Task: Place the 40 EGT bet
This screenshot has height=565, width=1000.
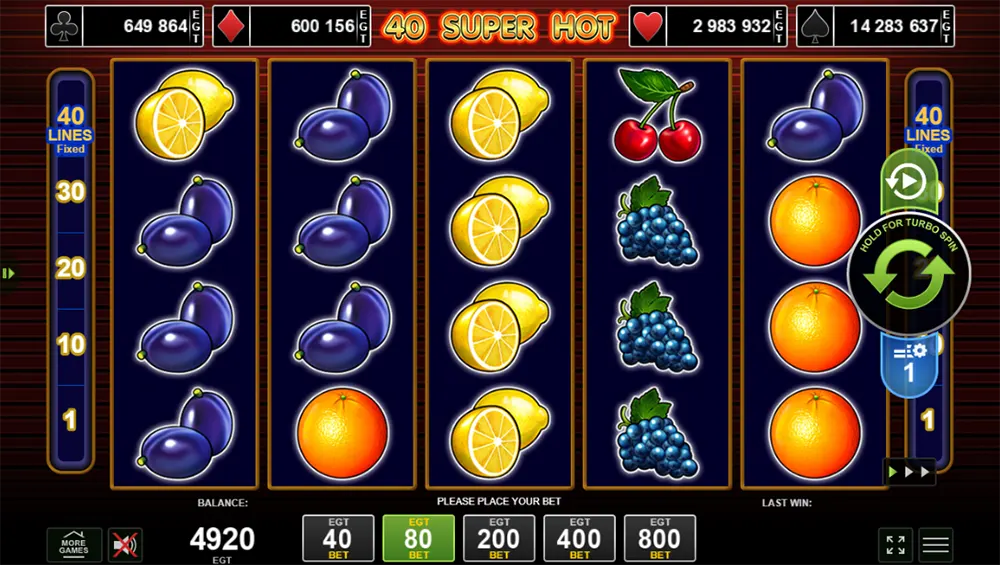Action: [338, 538]
